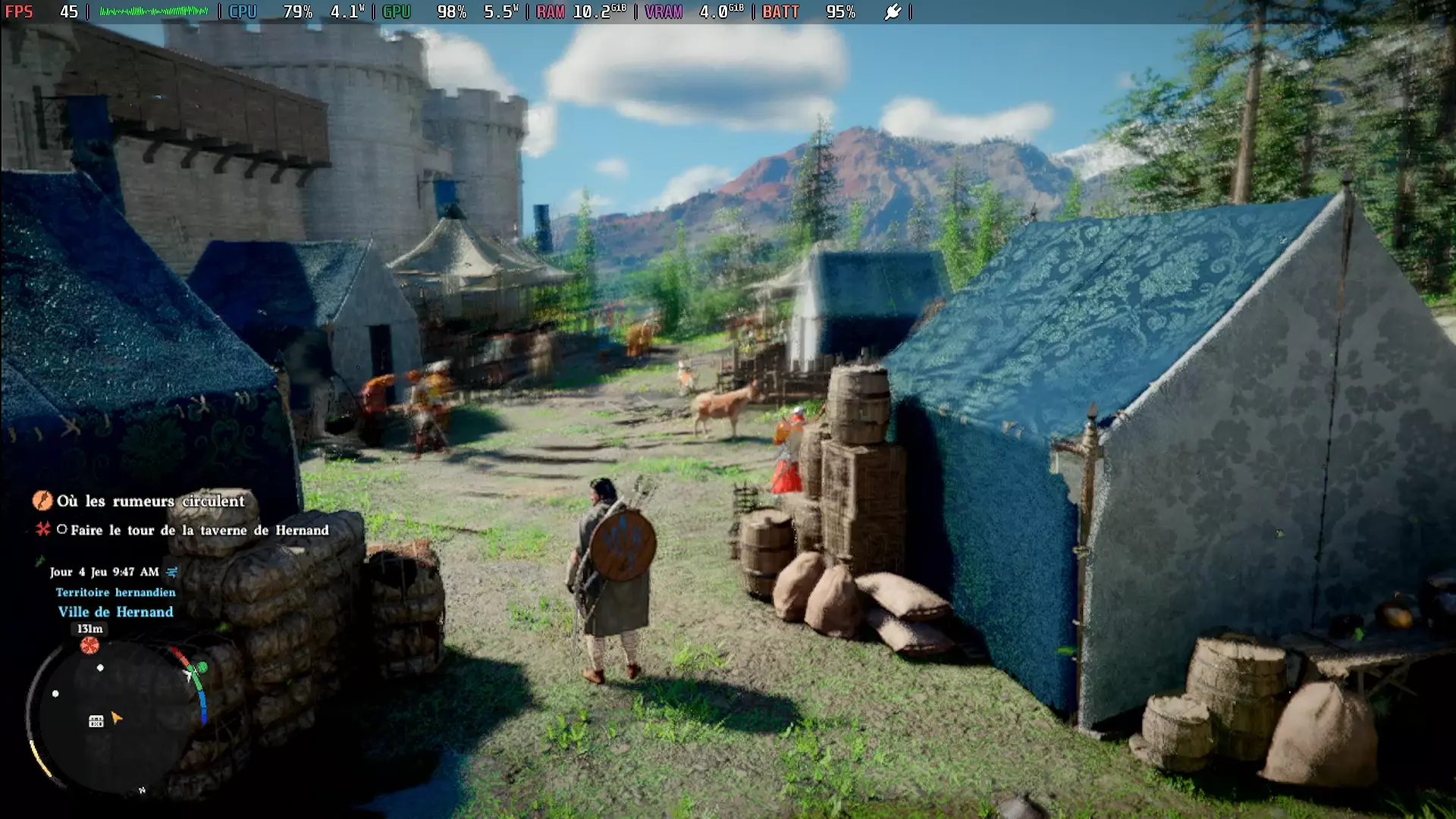Click the green dot marker on the minimap rim

202,668
